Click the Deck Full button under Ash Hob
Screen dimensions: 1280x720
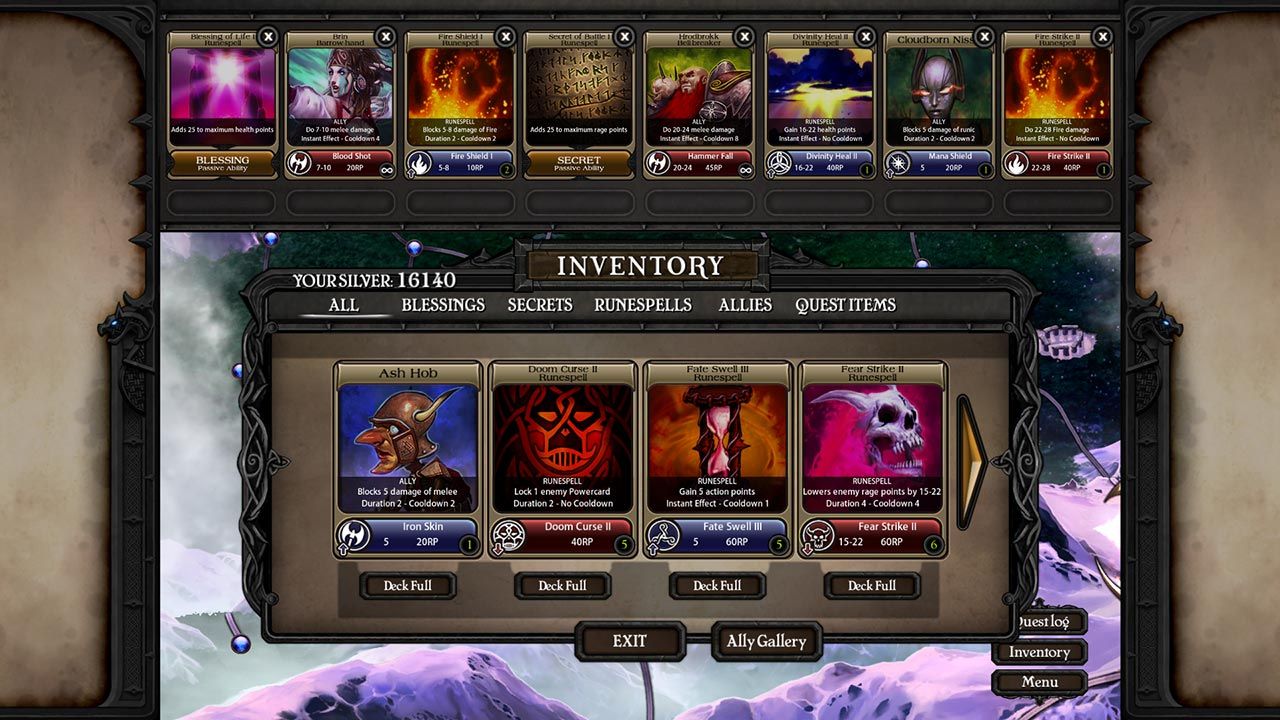[x=408, y=586]
